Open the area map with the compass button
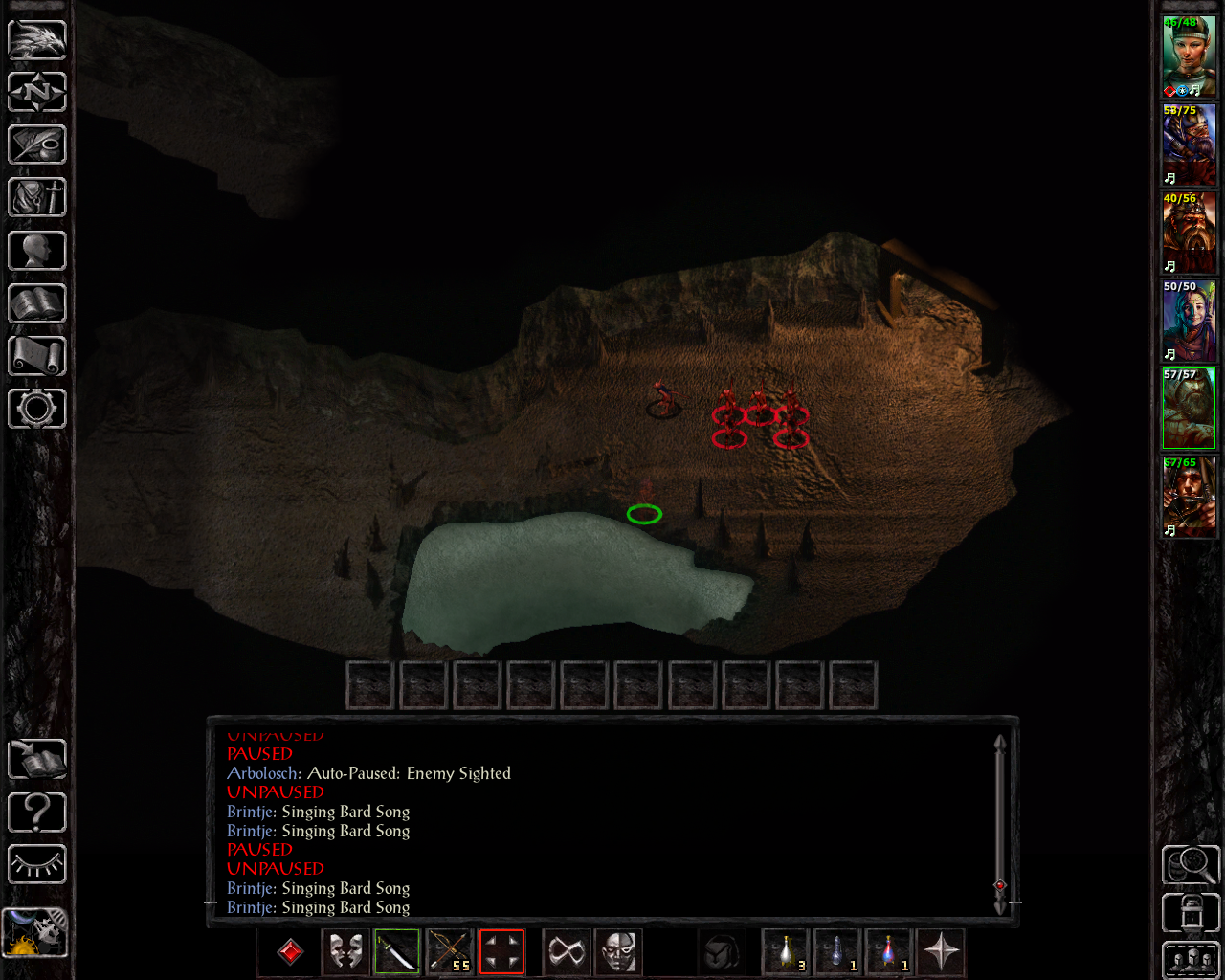The image size is (1225, 980). [x=37, y=93]
